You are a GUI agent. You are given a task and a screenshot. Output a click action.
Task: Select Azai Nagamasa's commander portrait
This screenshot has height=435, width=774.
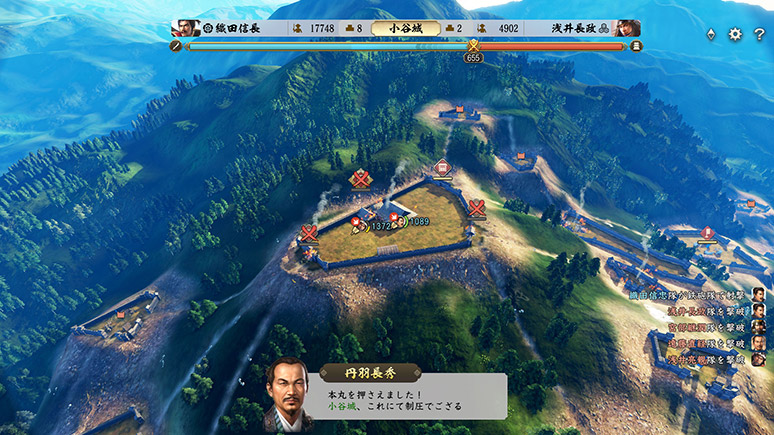click(627, 28)
